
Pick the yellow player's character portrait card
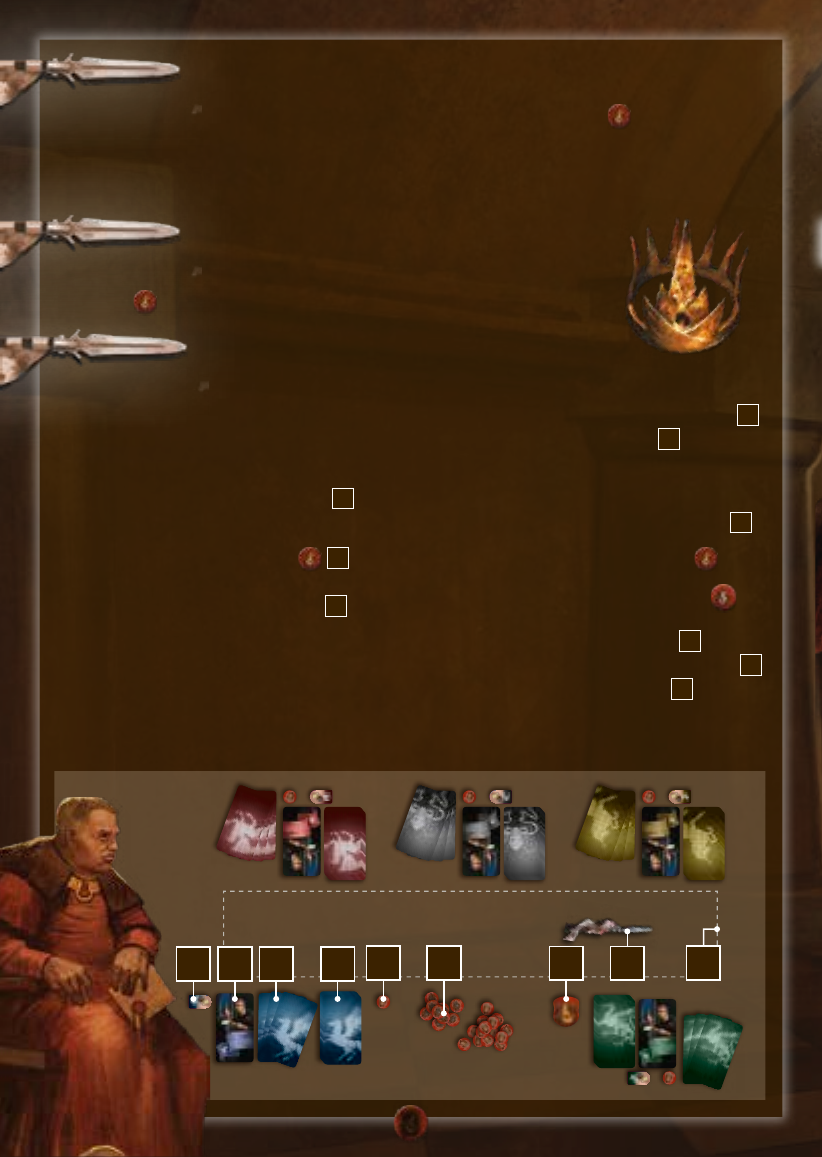coord(660,841)
